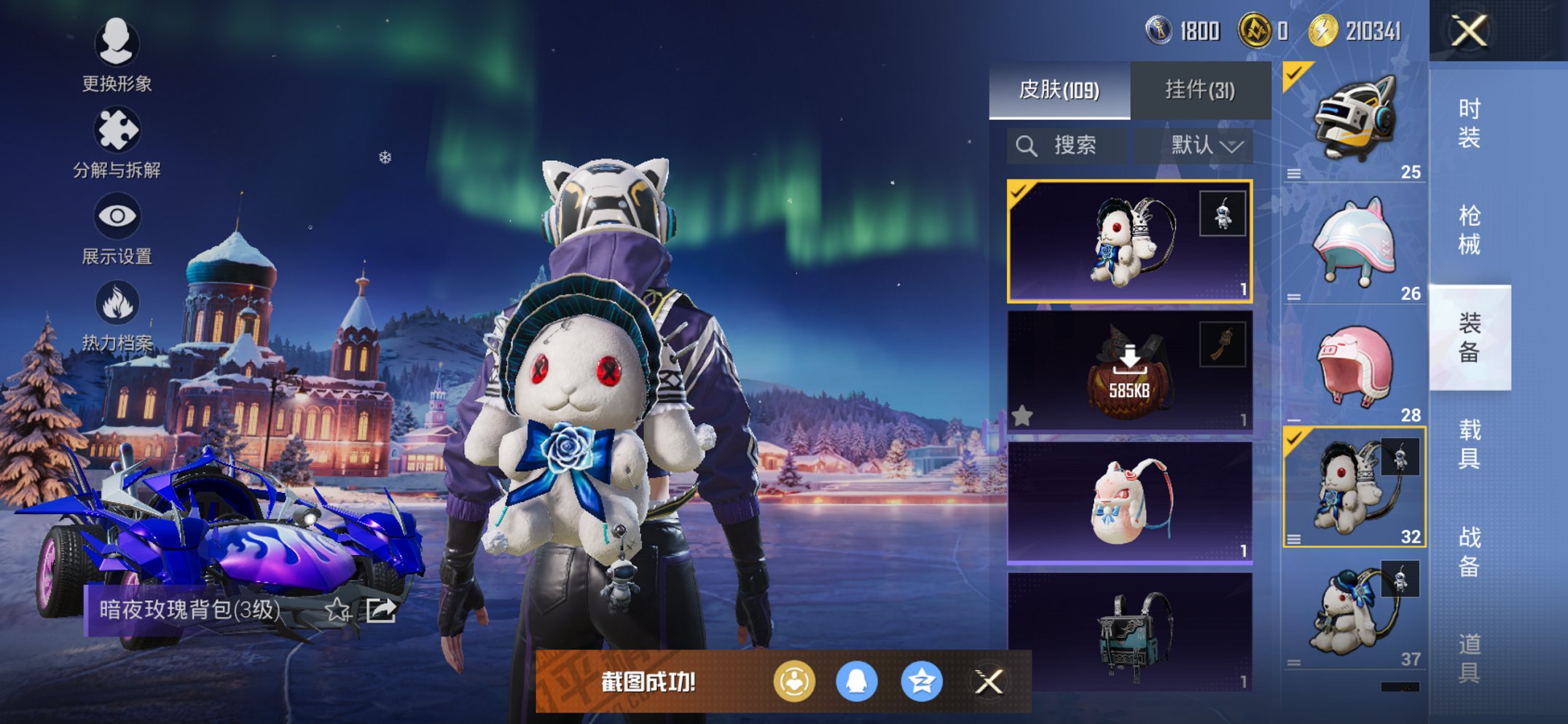This screenshot has height=724, width=1568.
Task: Favorite the 暗夜玫瑰背包 with the star
Action: (x=337, y=610)
